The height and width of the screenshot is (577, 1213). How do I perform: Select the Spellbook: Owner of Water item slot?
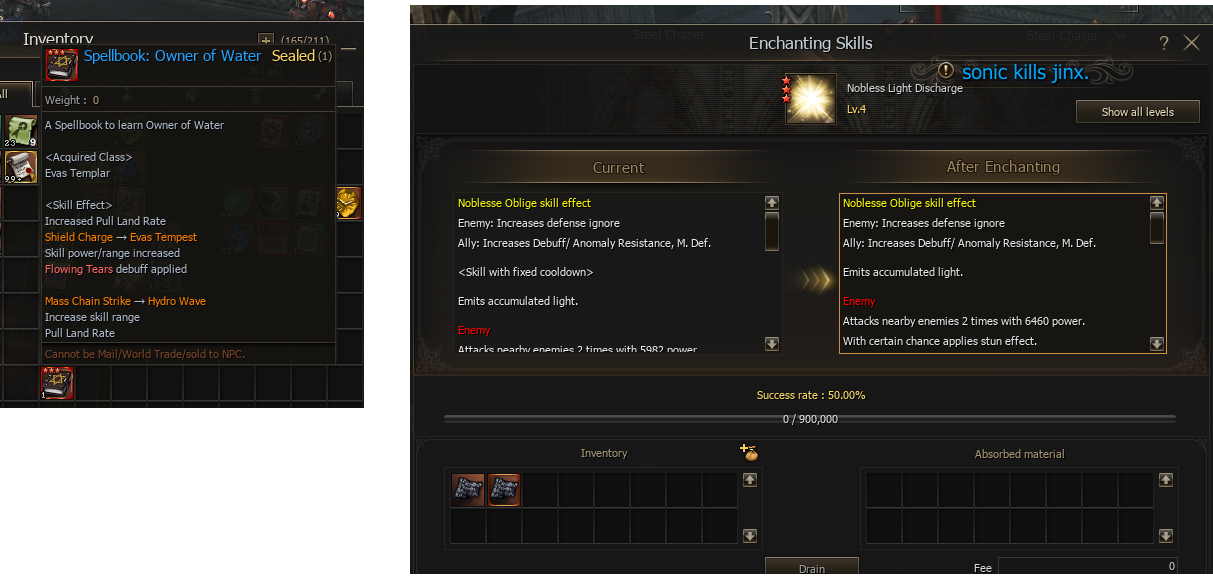coord(57,383)
